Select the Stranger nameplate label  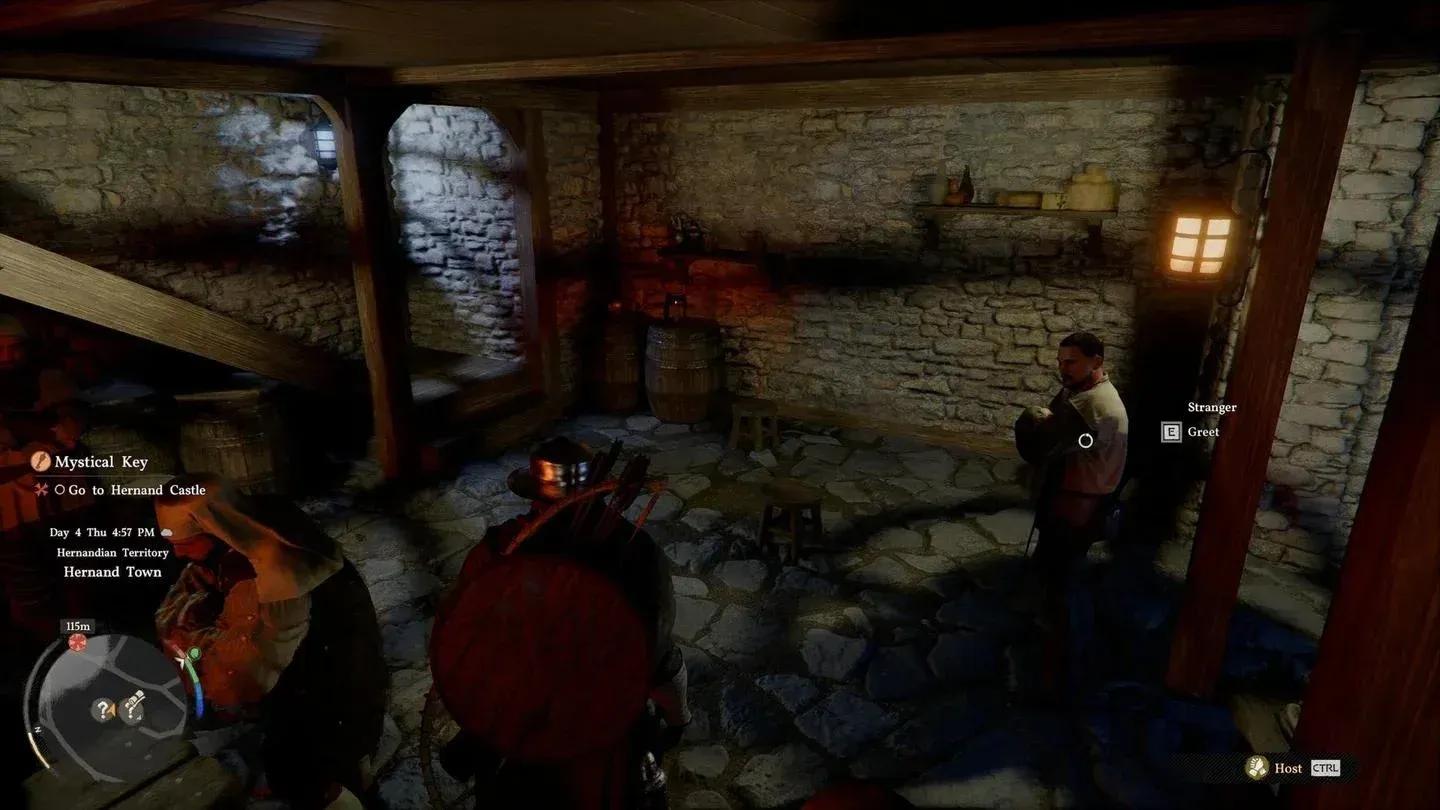point(1211,407)
